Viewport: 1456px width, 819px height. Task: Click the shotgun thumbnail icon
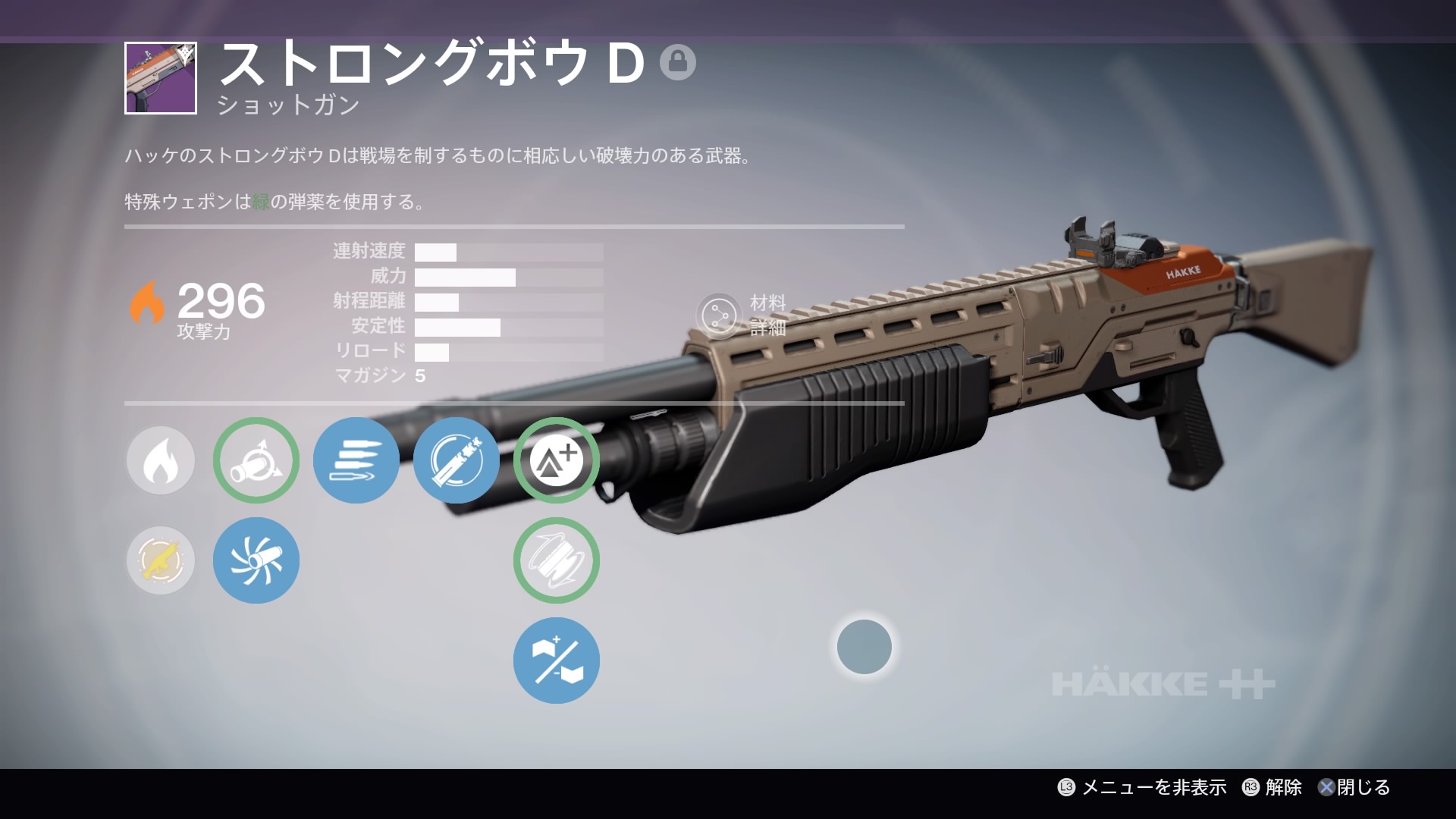[161, 78]
